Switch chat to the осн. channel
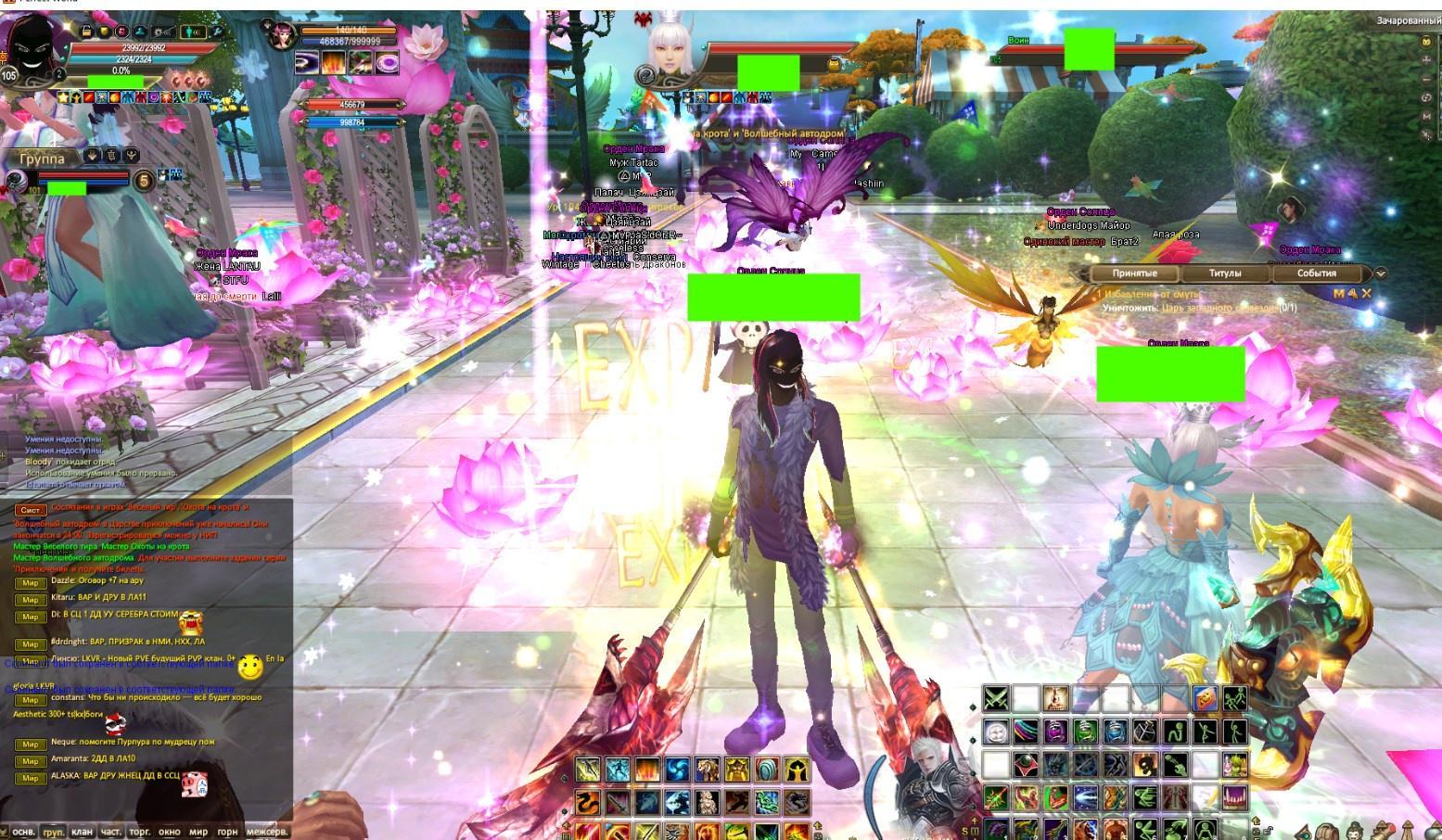 pyautogui.click(x=23, y=832)
